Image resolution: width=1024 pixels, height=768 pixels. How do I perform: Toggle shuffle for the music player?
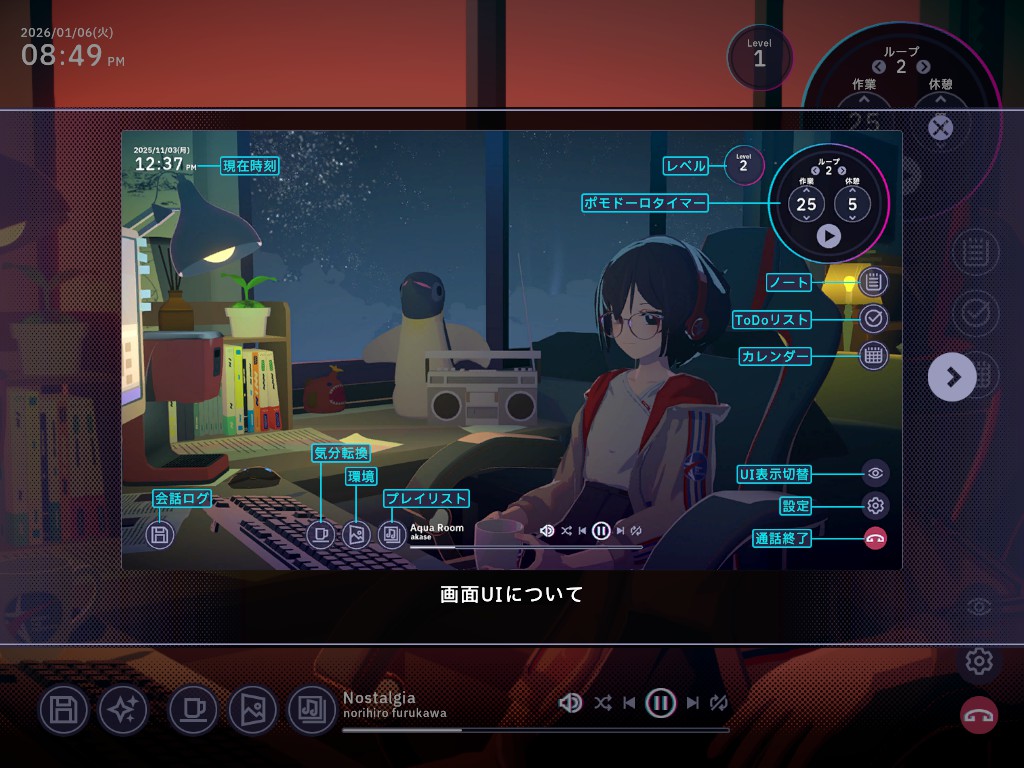[602, 703]
